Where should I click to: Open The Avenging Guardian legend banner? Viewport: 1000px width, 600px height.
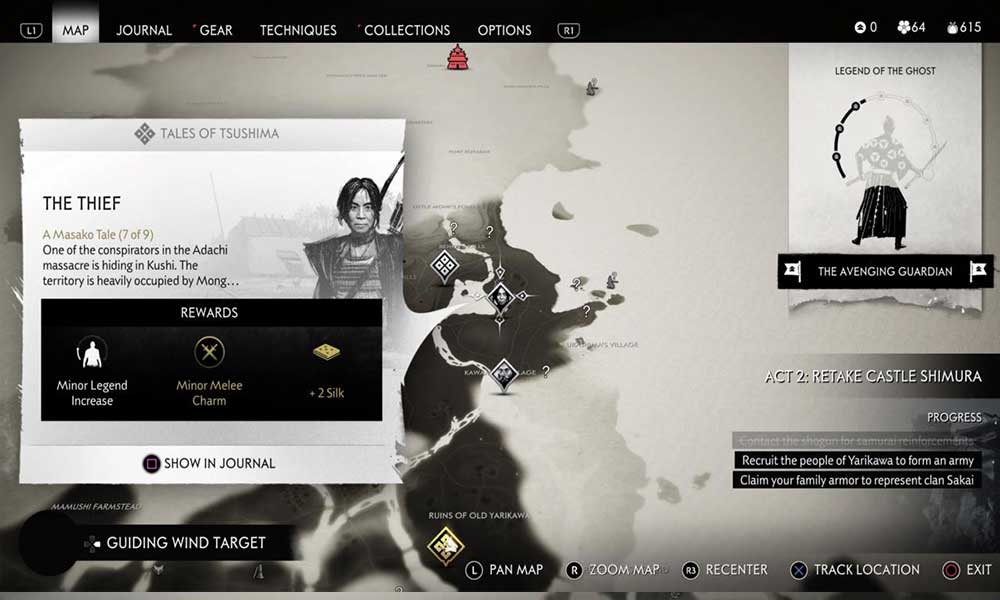pos(885,271)
